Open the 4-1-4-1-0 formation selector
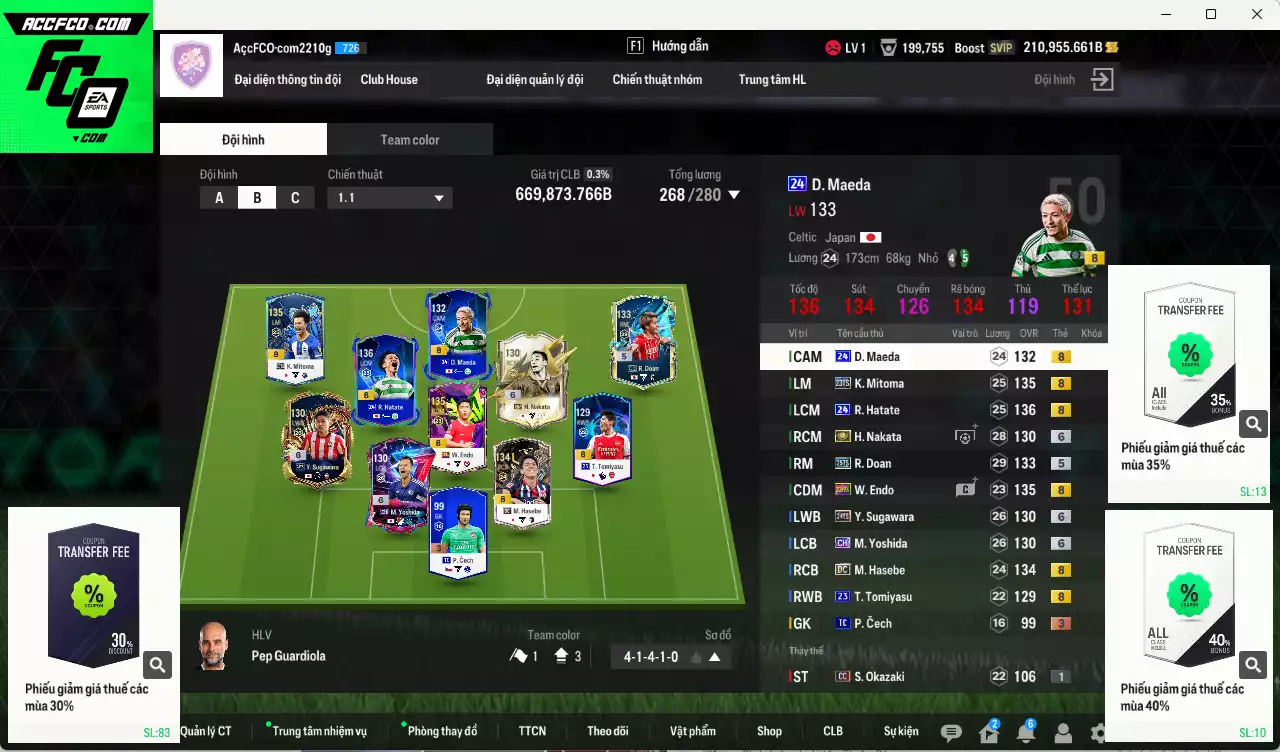 point(670,657)
